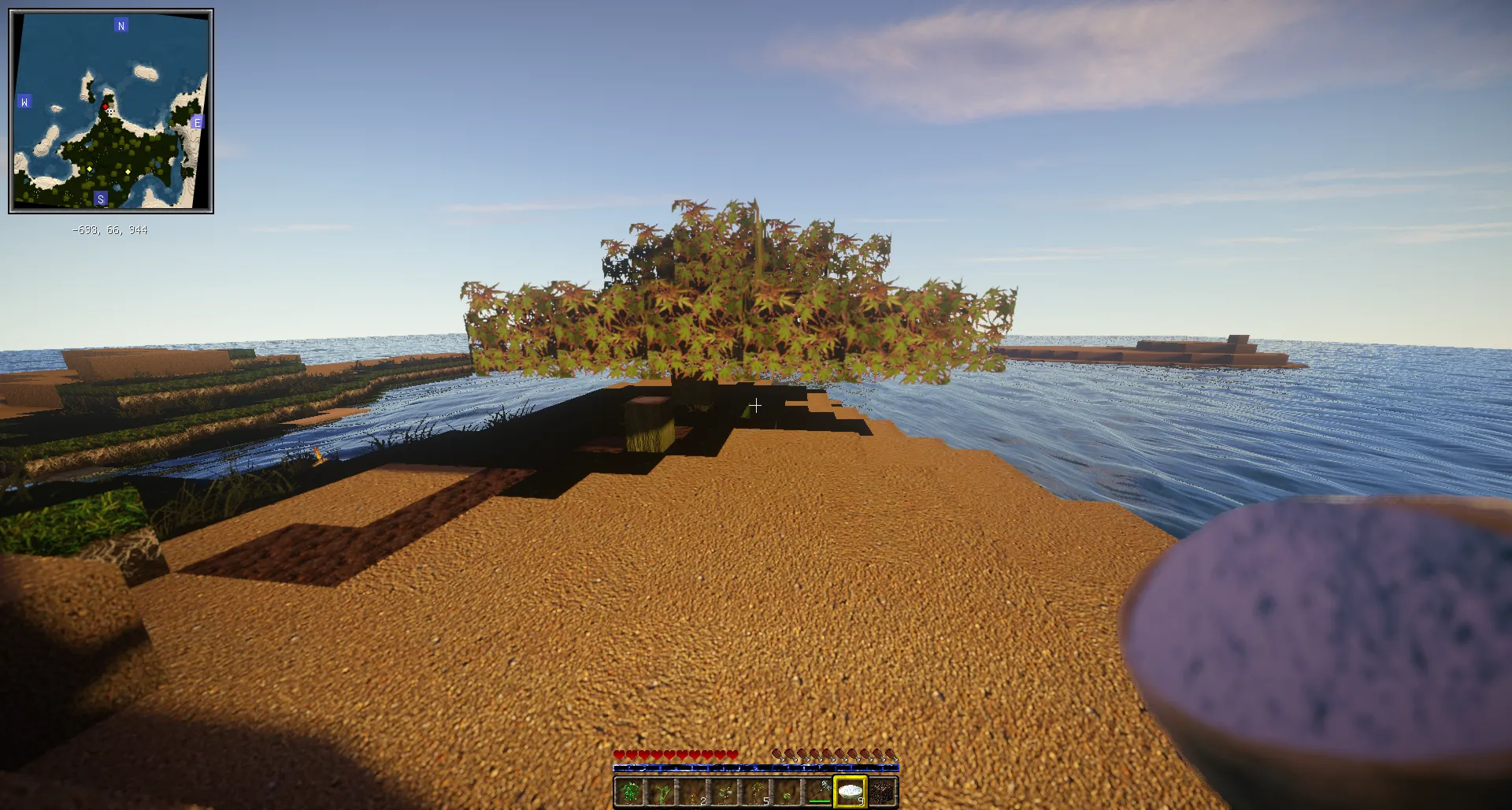Click the yellow waypoint on the left of minimap

(x=90, y=169)
